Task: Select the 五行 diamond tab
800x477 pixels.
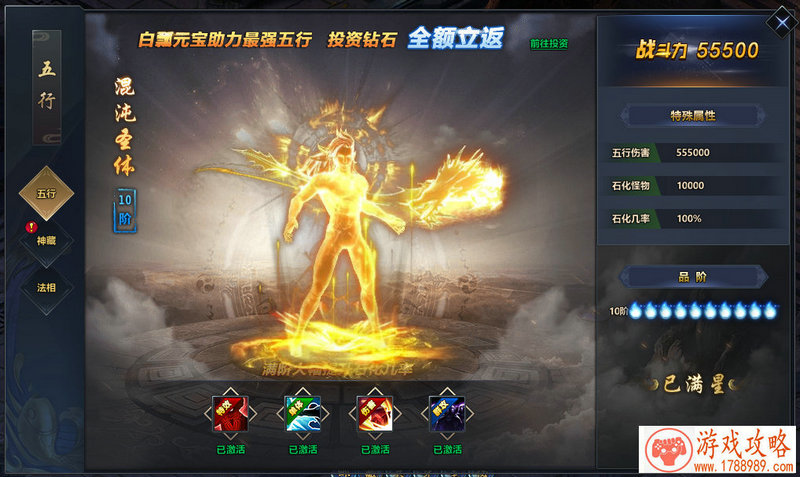Action: coord(46,193)
